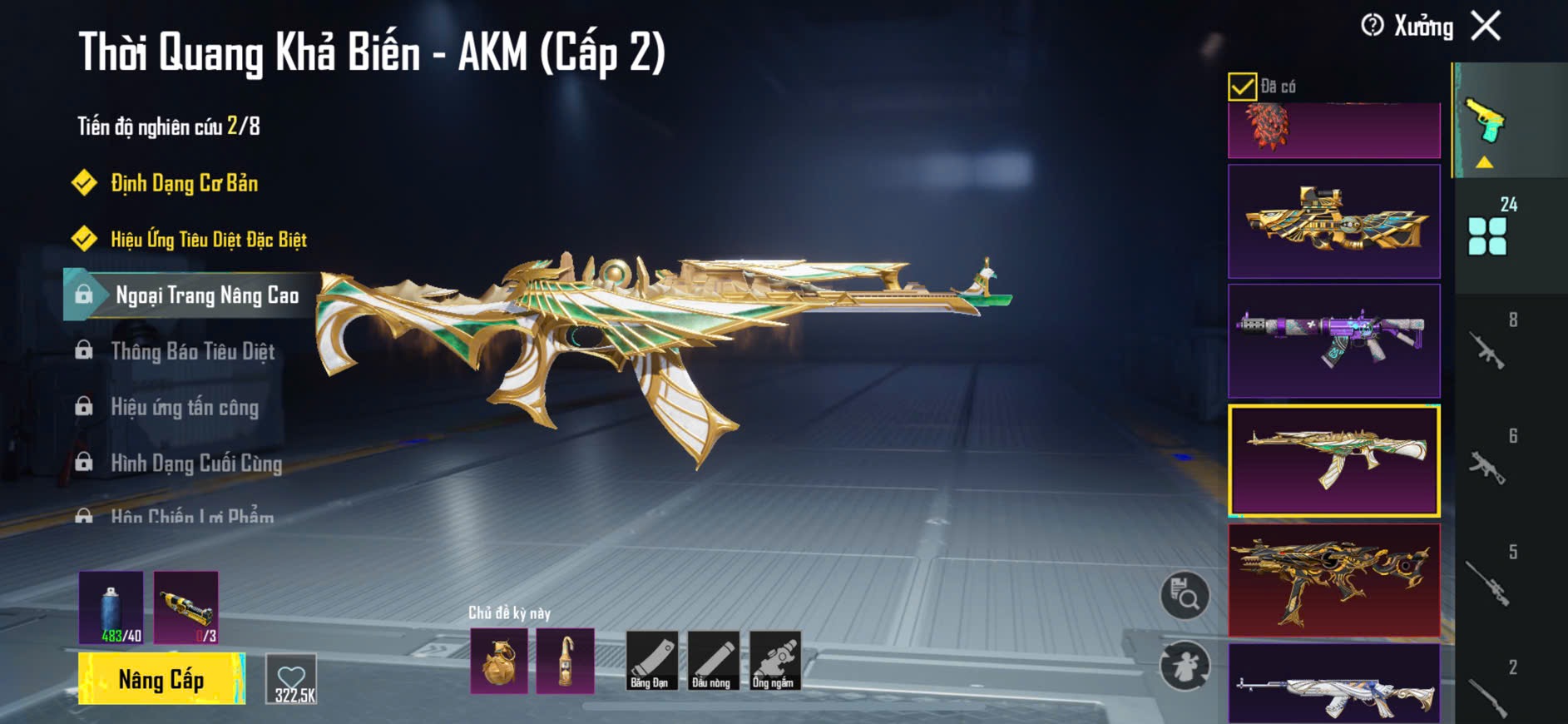This screenshot has width=1568, height=724.
Task: Choose the Ngoại Trang Nâng Cao entry
Action: pyautogui.click(x=206, y=295)
